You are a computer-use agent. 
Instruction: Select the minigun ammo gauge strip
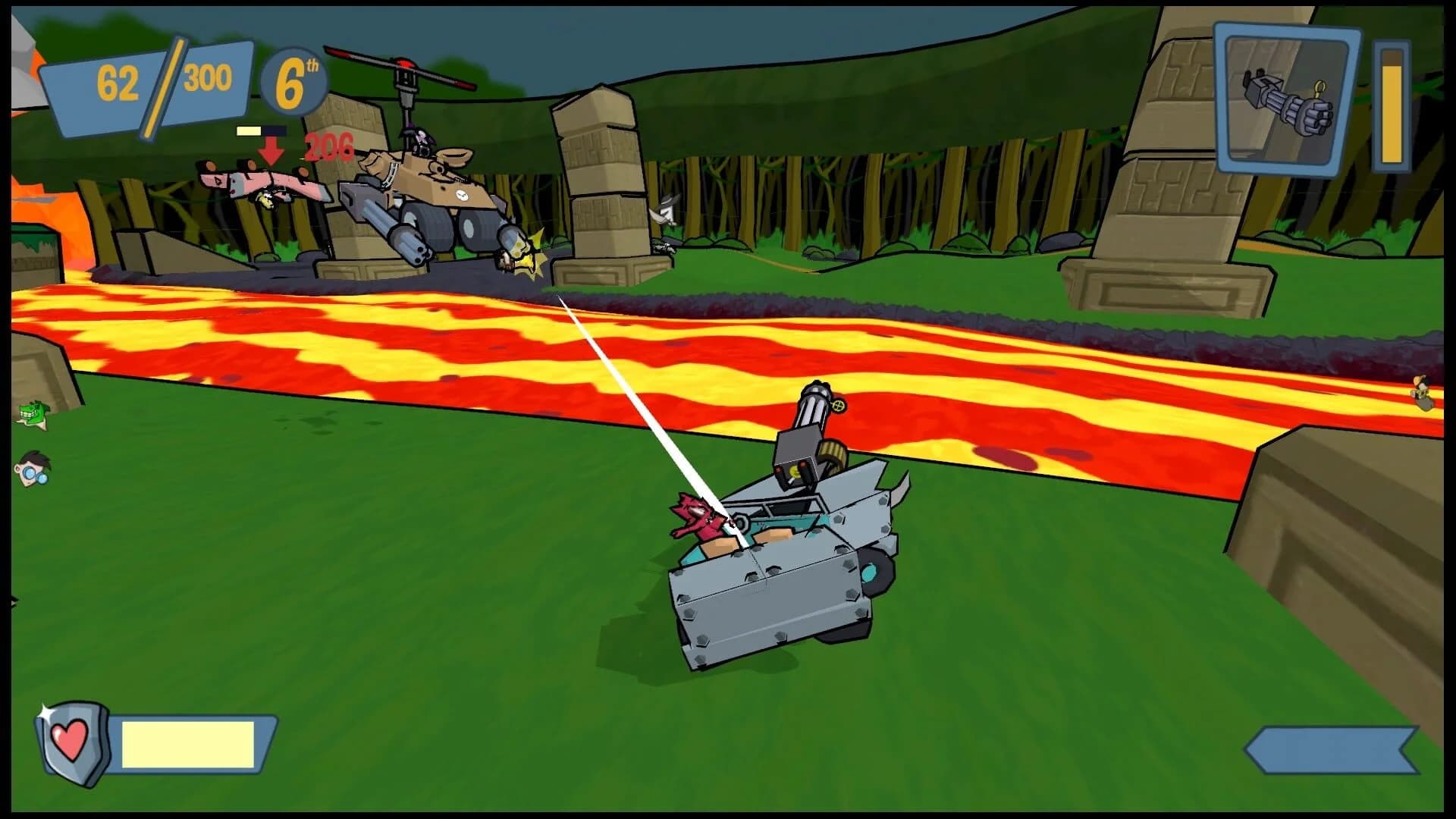(1392, 106)
